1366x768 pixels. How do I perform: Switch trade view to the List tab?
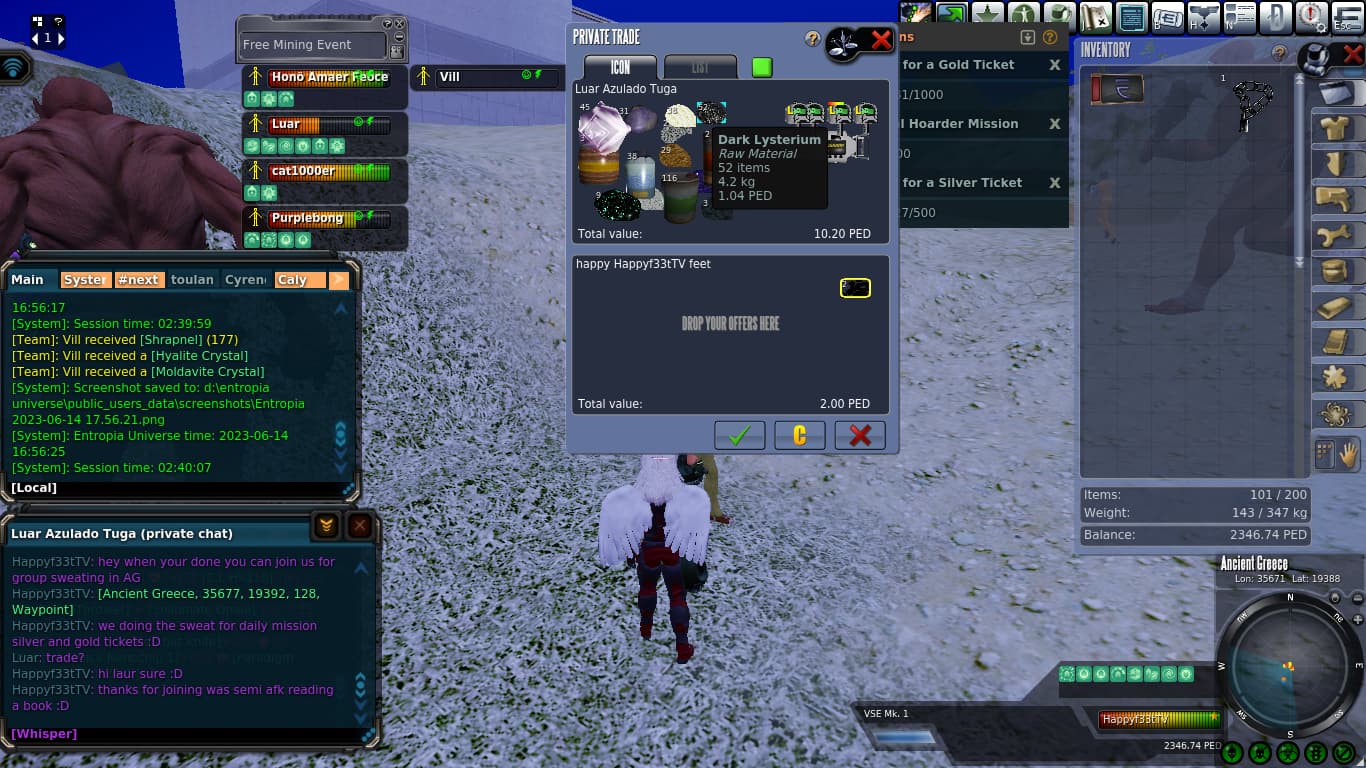[700, 67]
